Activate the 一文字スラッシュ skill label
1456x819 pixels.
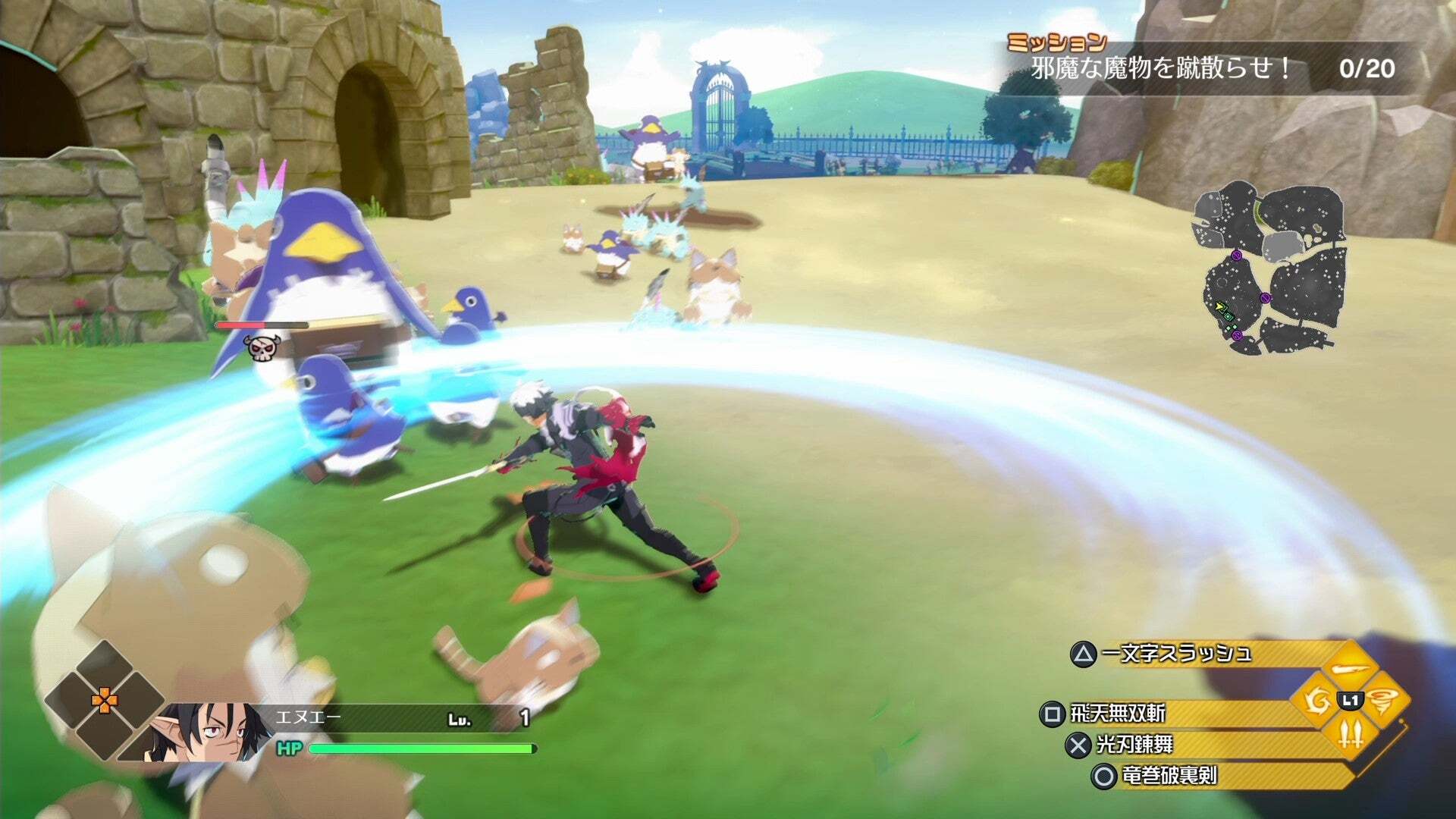point(1175,654)
